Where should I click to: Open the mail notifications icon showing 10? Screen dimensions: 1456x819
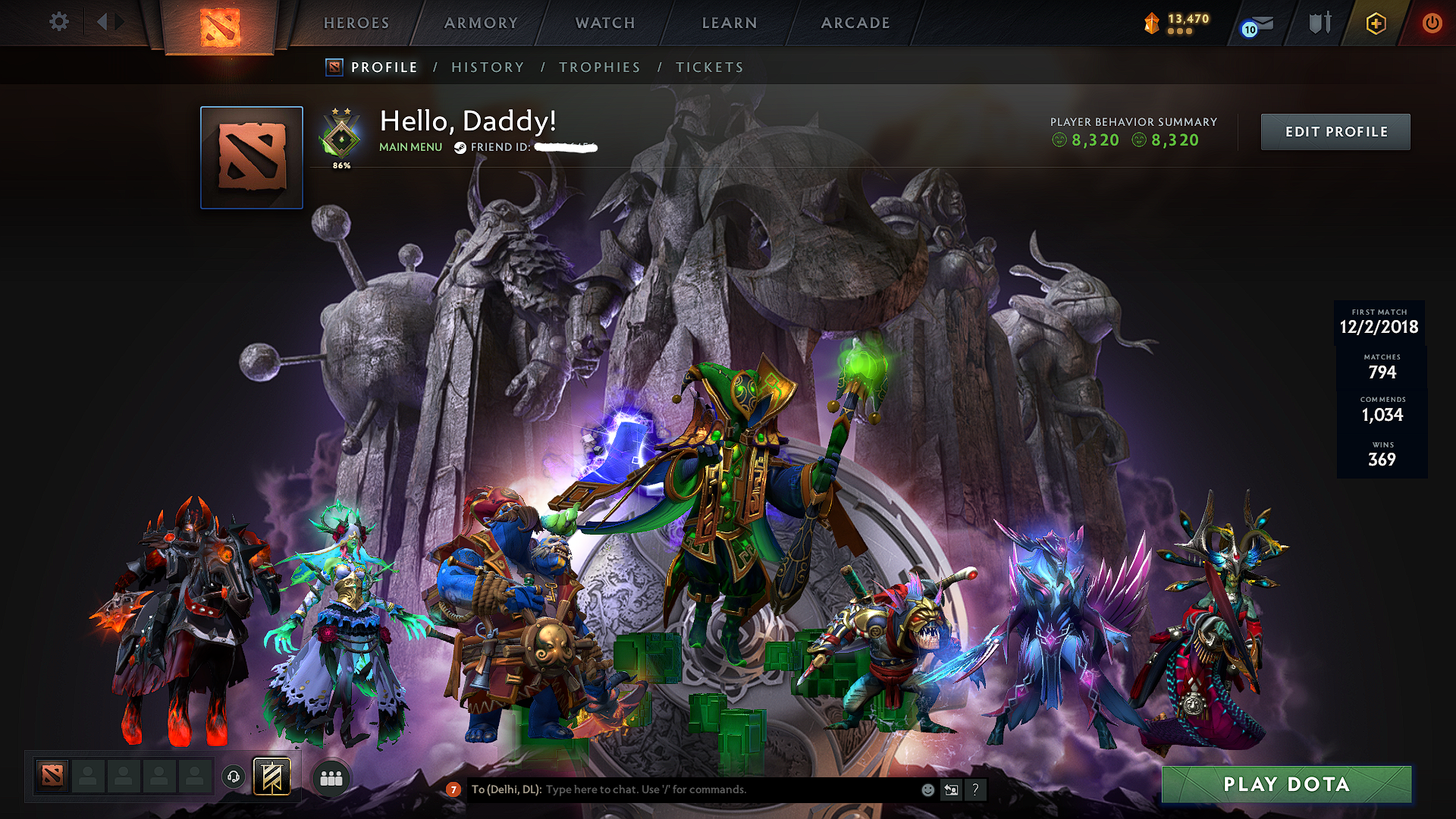(x=1258, y=24)
